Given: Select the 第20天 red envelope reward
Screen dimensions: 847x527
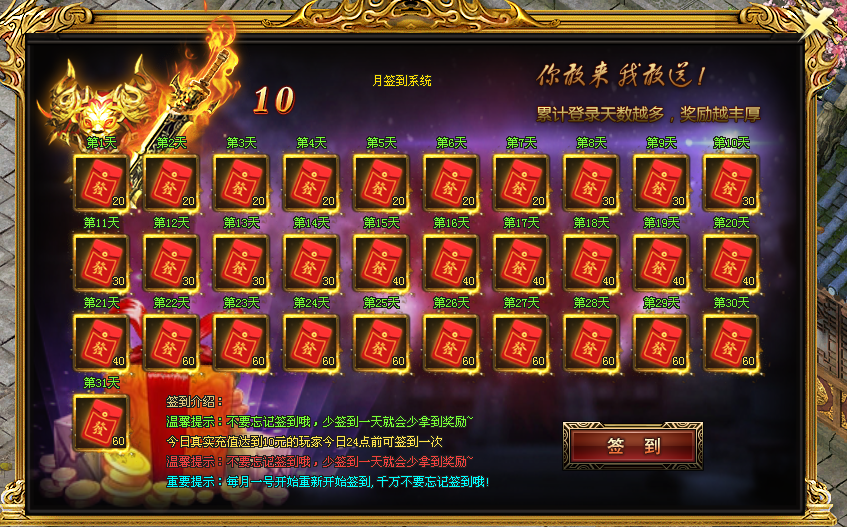Looking at the screenshot, I should pos(731,263).
